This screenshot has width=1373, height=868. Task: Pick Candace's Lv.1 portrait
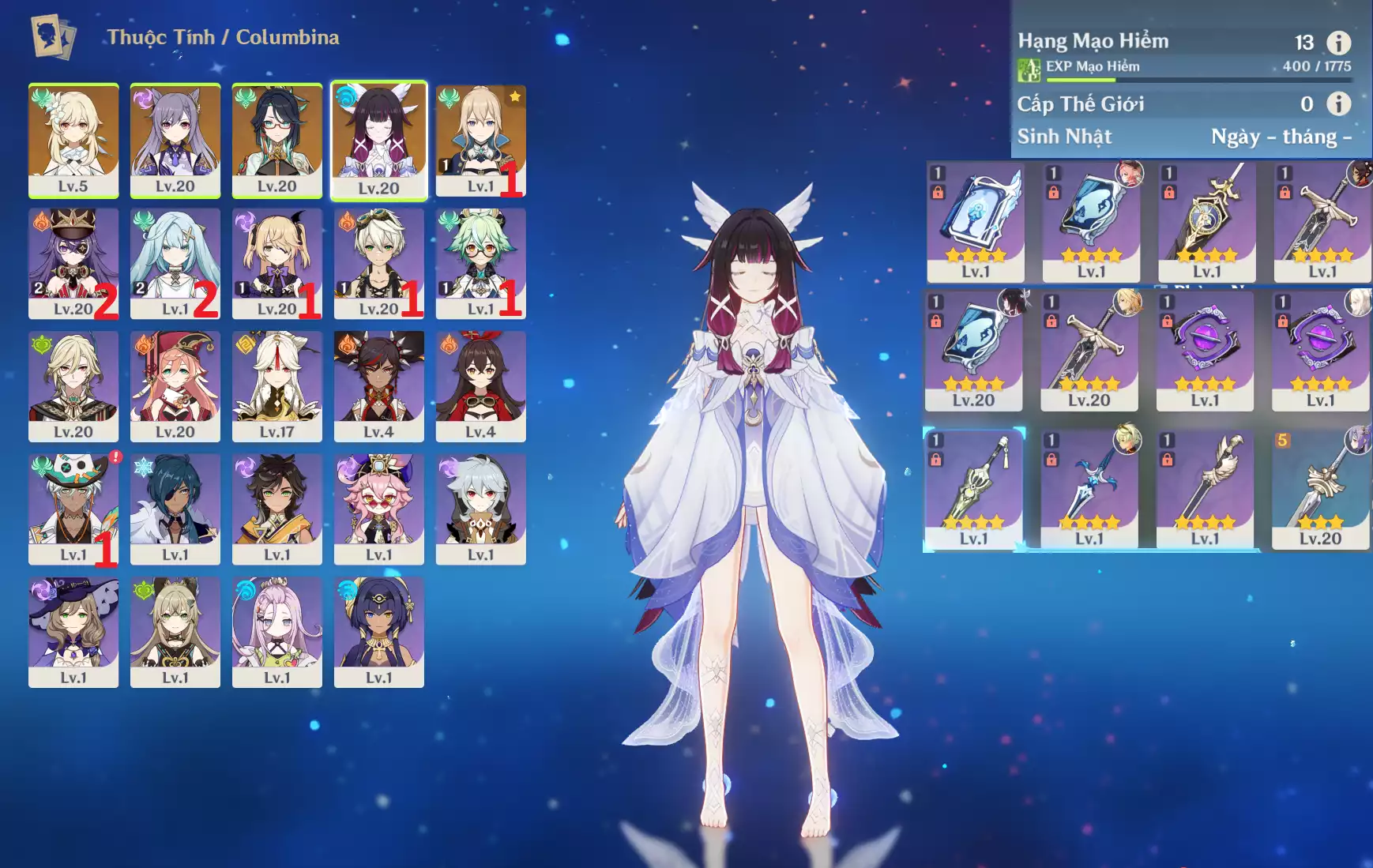tap(378, 631)
